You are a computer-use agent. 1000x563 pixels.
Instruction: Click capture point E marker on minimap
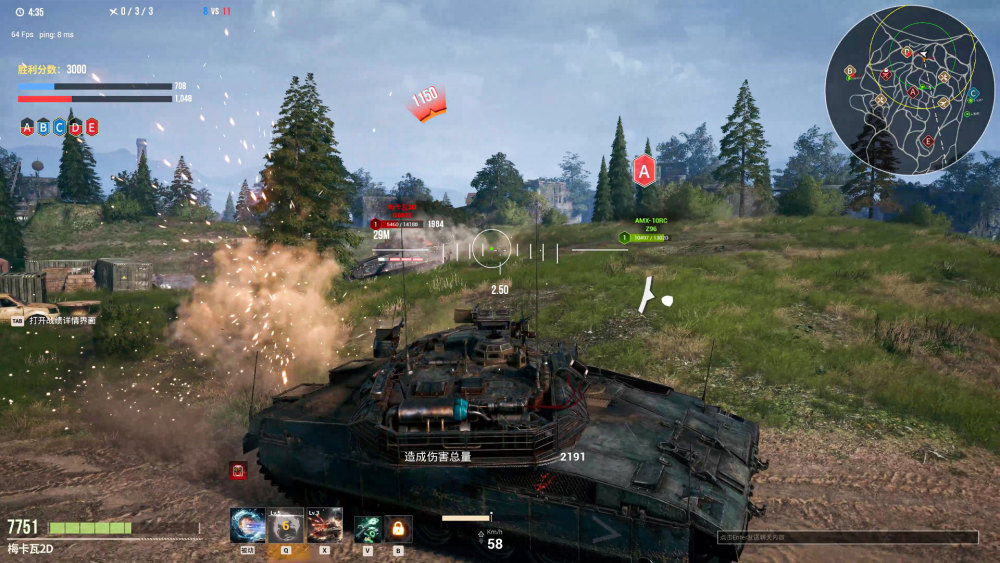pyautogui.click(x=928, y=141)
